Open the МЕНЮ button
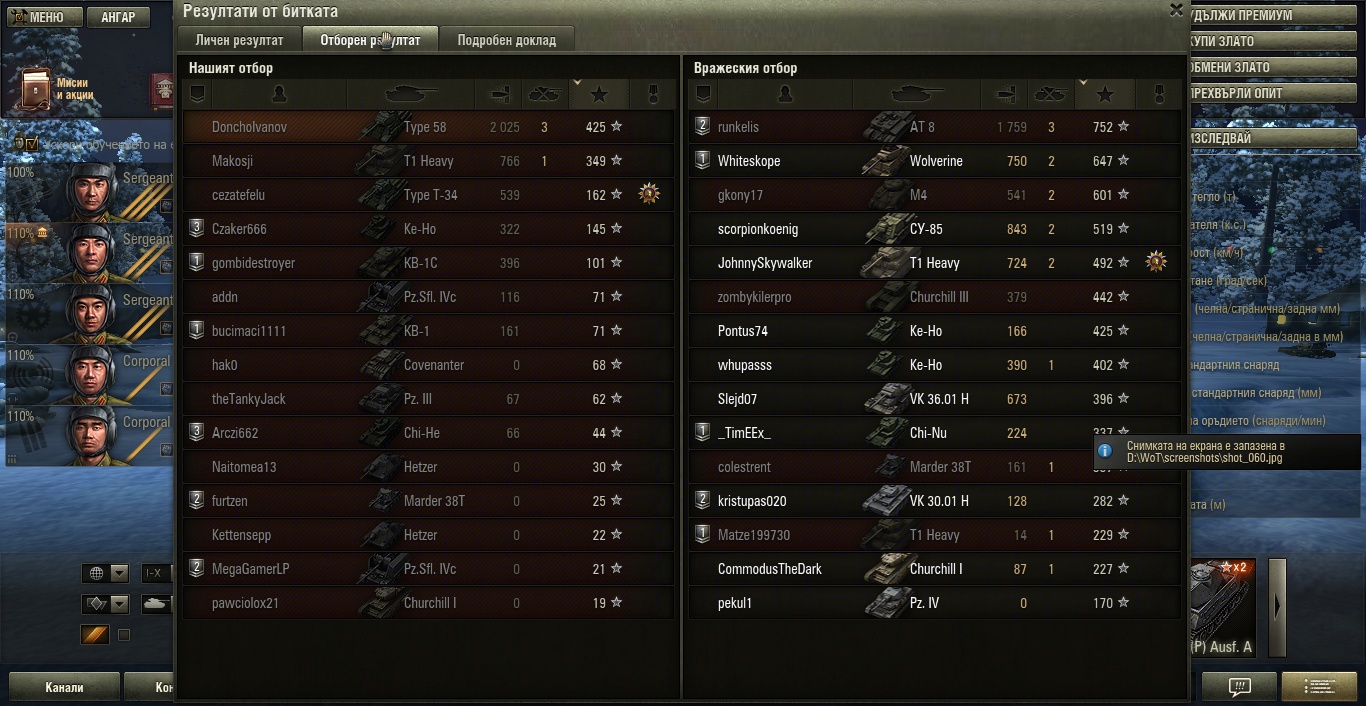 pyautogui.click(x=40, y=17)
